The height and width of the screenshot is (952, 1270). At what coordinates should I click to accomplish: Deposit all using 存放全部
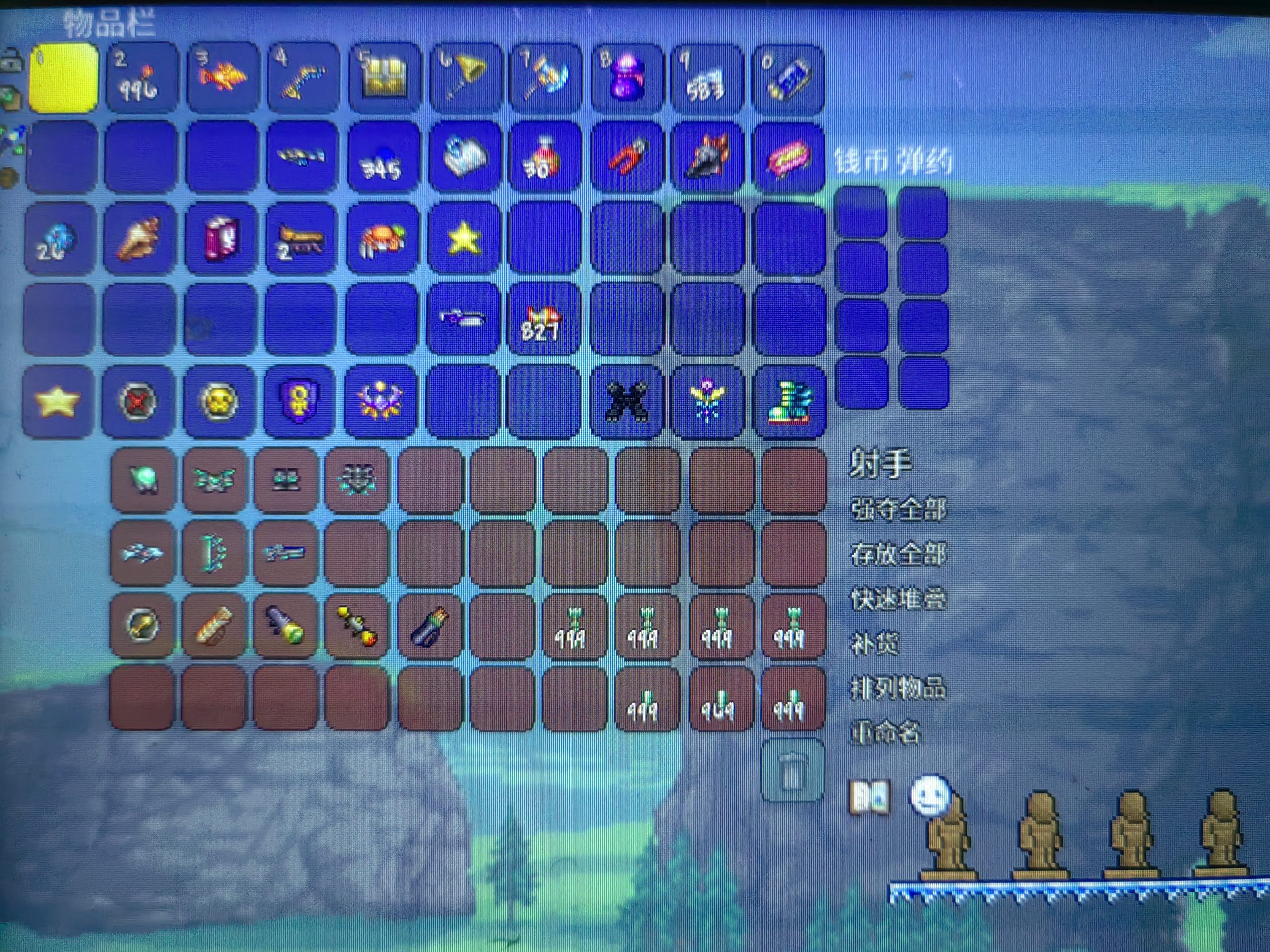898,554
